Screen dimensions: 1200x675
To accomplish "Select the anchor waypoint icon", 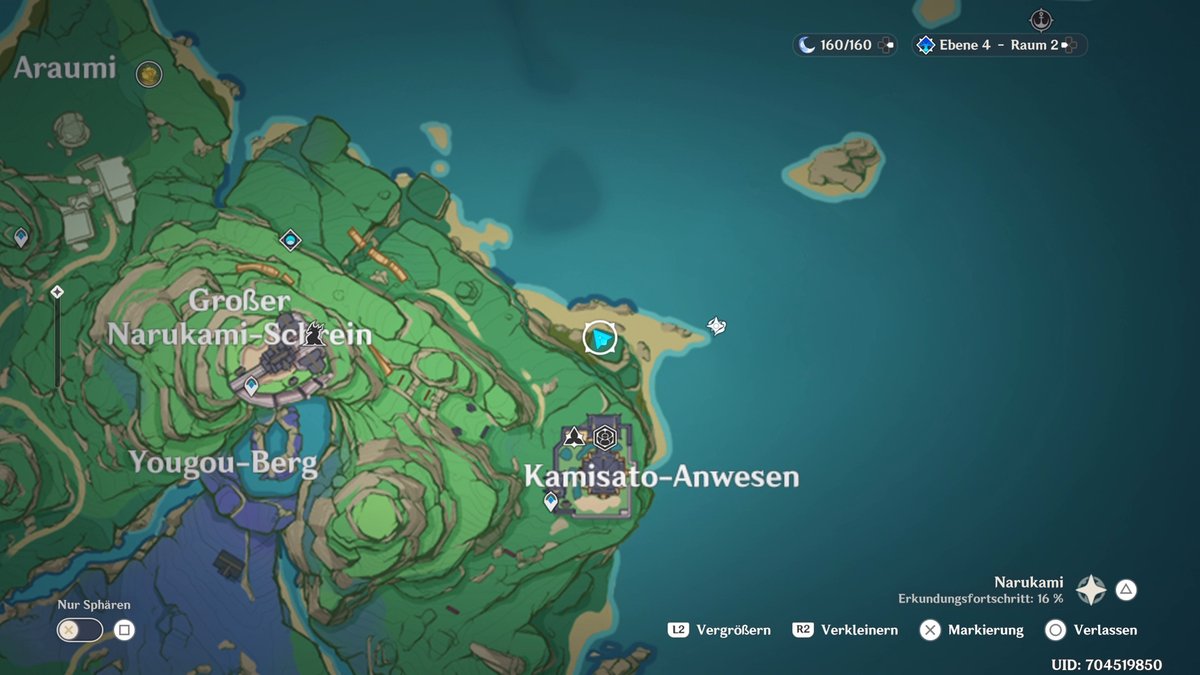I will pos(1042,19).
